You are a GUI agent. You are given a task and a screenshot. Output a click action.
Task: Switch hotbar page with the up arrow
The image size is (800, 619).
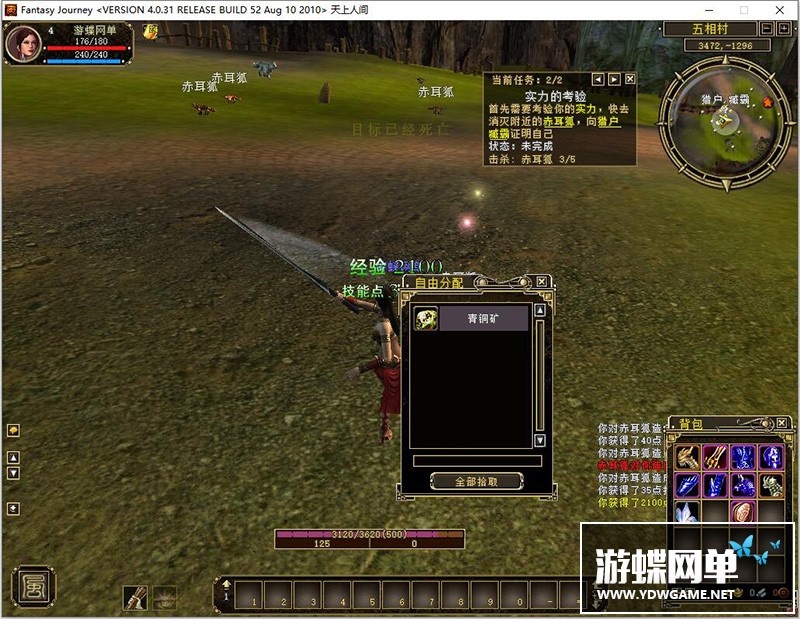(x=227, y=583)
